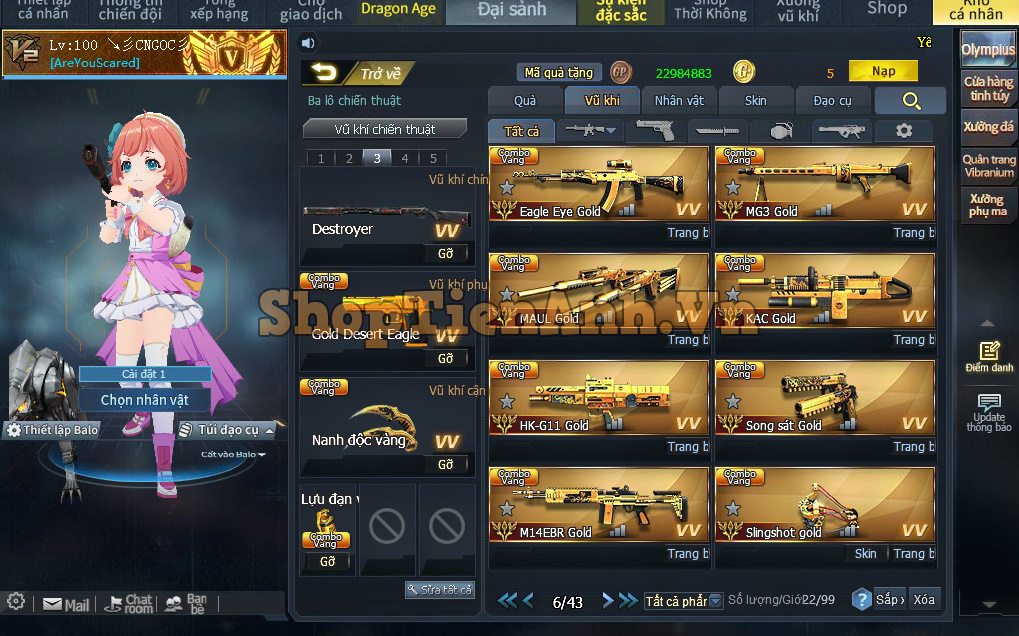The height and width of the screenshot is (636, 1019).
Task: Select backpack slot number 4
Action: 404,158
